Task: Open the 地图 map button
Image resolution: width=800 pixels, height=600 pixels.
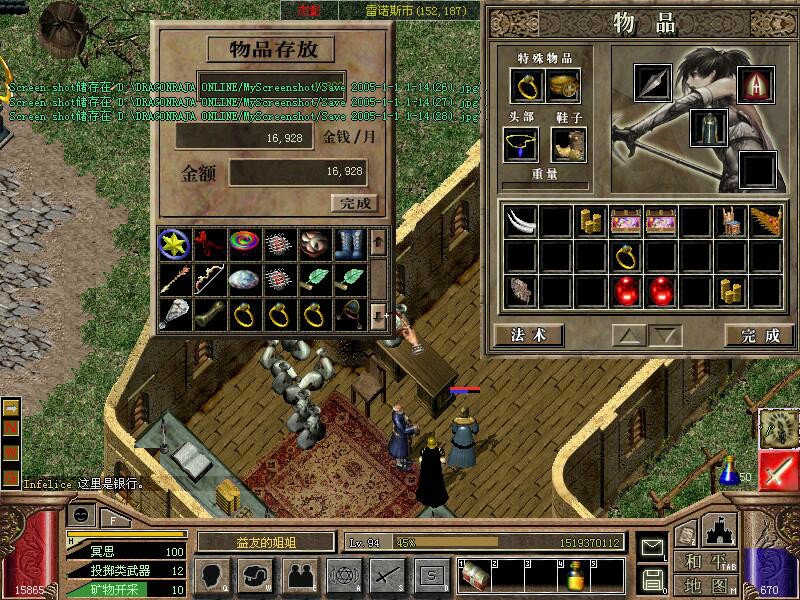Action: (x=706, y=584)
